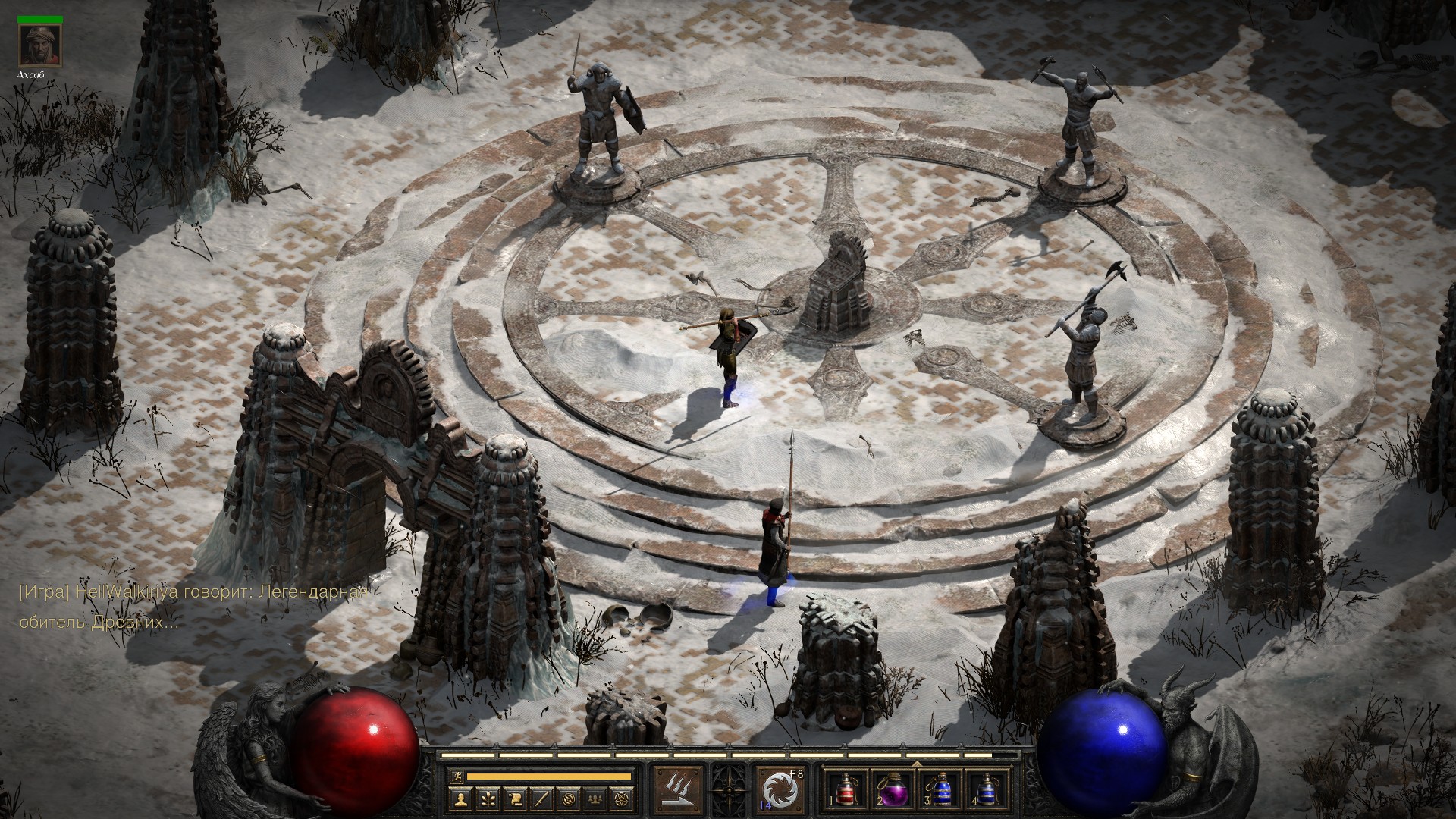Toggle the automap compass button

(x=569, y=799)
